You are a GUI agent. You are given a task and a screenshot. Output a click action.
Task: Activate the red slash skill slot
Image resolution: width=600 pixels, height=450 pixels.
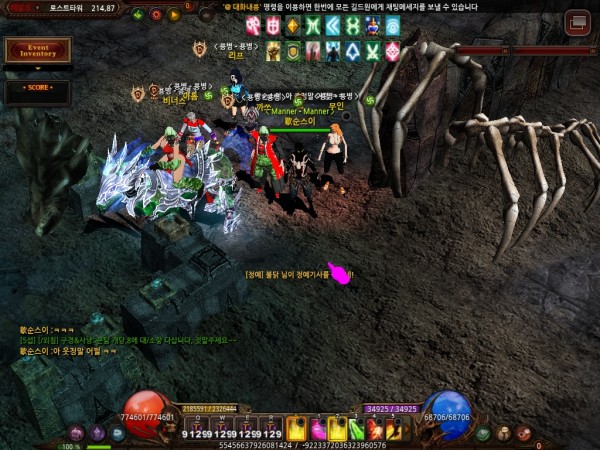[374, 428]
